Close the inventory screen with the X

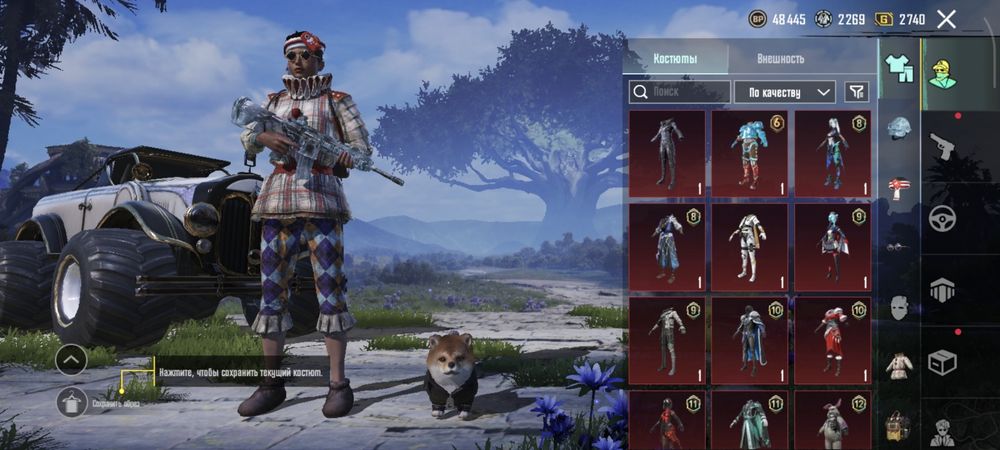[946, 19]
